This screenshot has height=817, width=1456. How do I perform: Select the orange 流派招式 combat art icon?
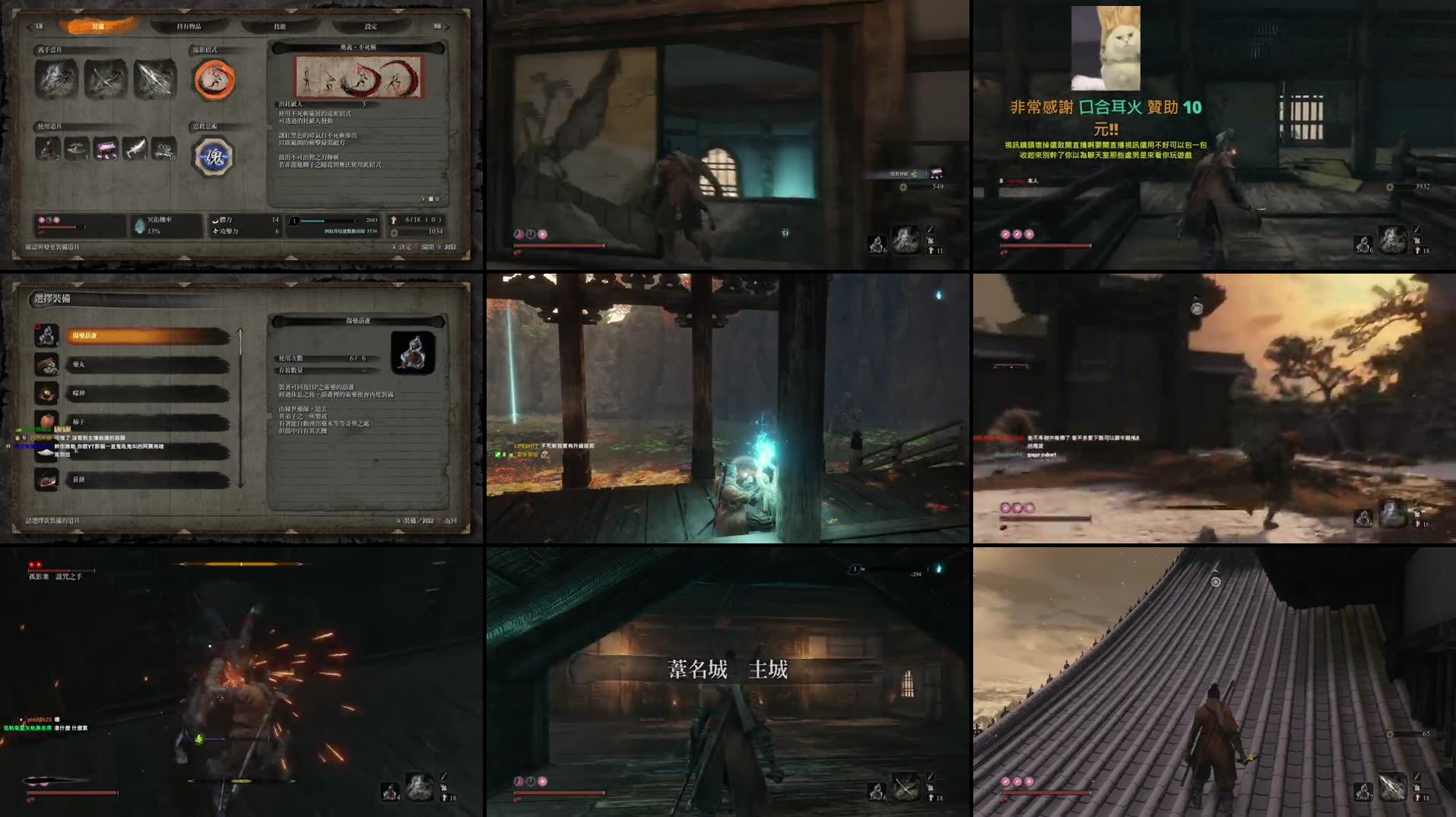214,79
